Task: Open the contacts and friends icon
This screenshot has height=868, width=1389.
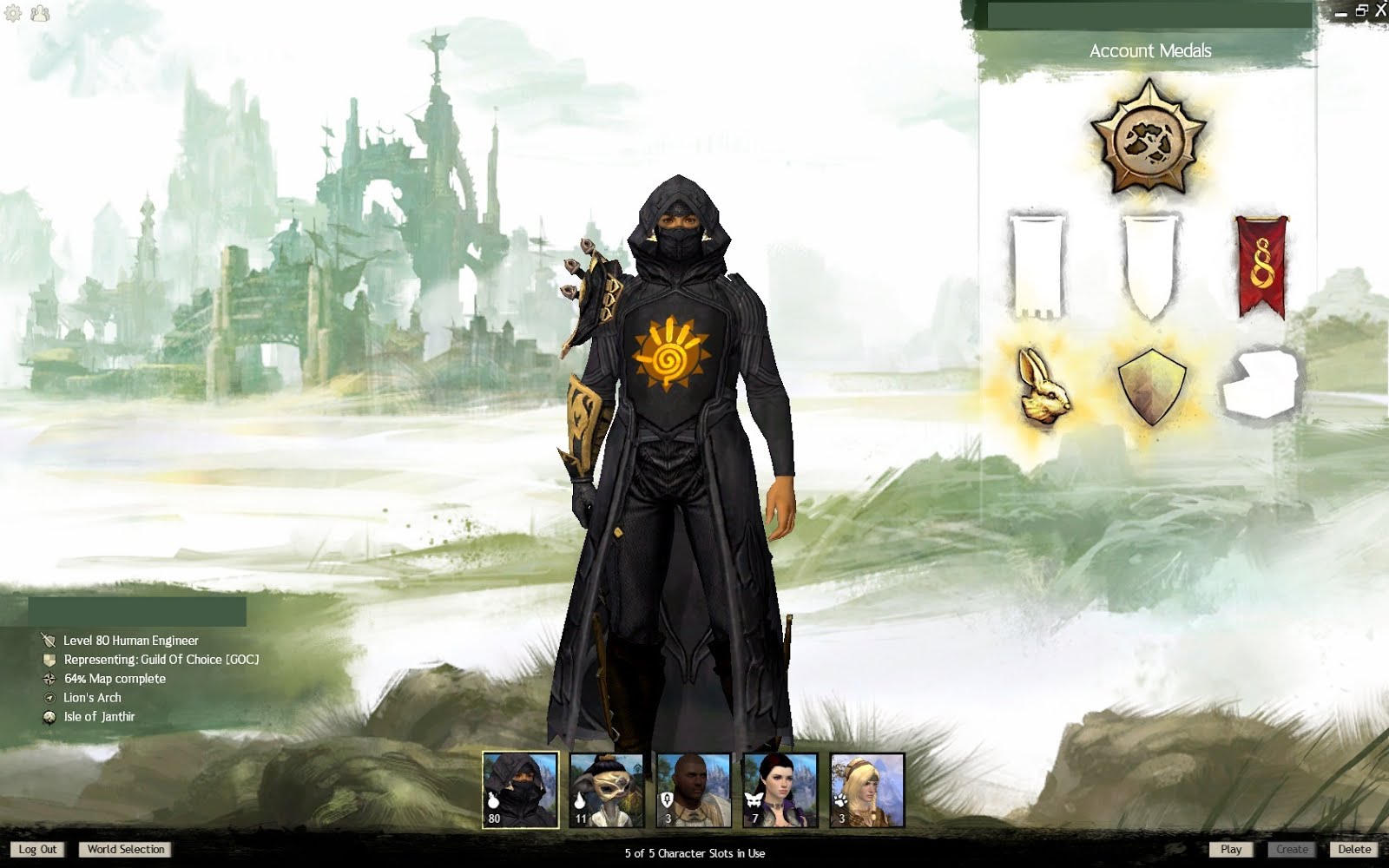Action: [38, 15]
